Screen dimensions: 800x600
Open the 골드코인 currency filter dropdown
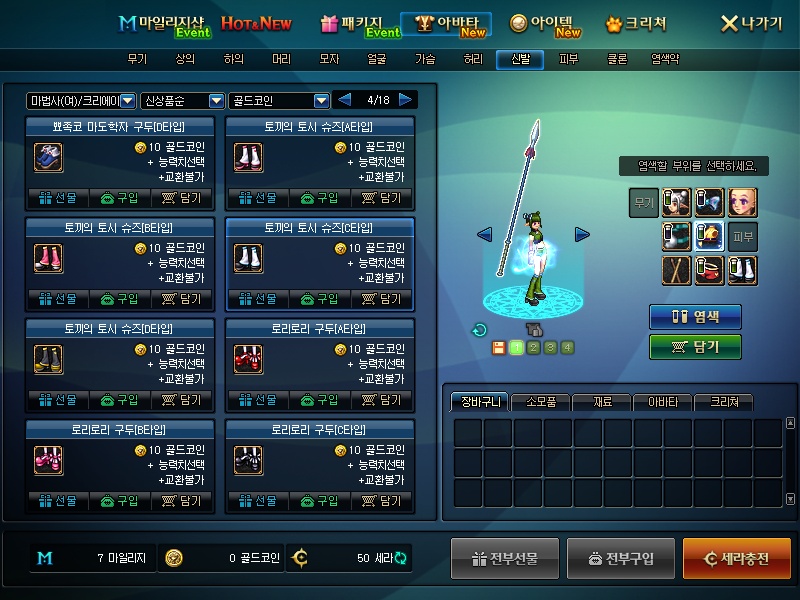click(321, 101)
